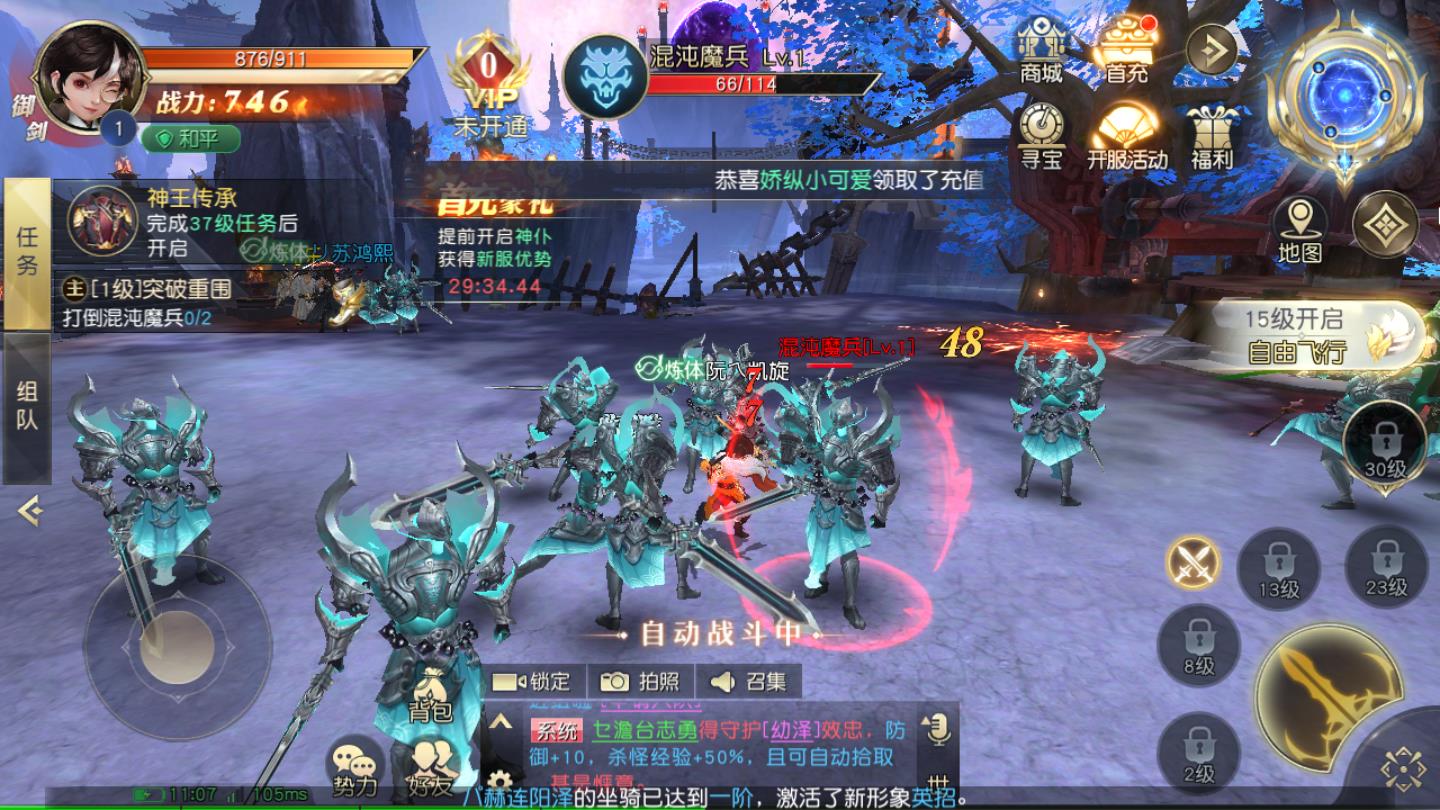Viewport: 1440px width, 810px height.
Task: Expand the bottom-right directional pad arrows
Action: [1406, 763]
